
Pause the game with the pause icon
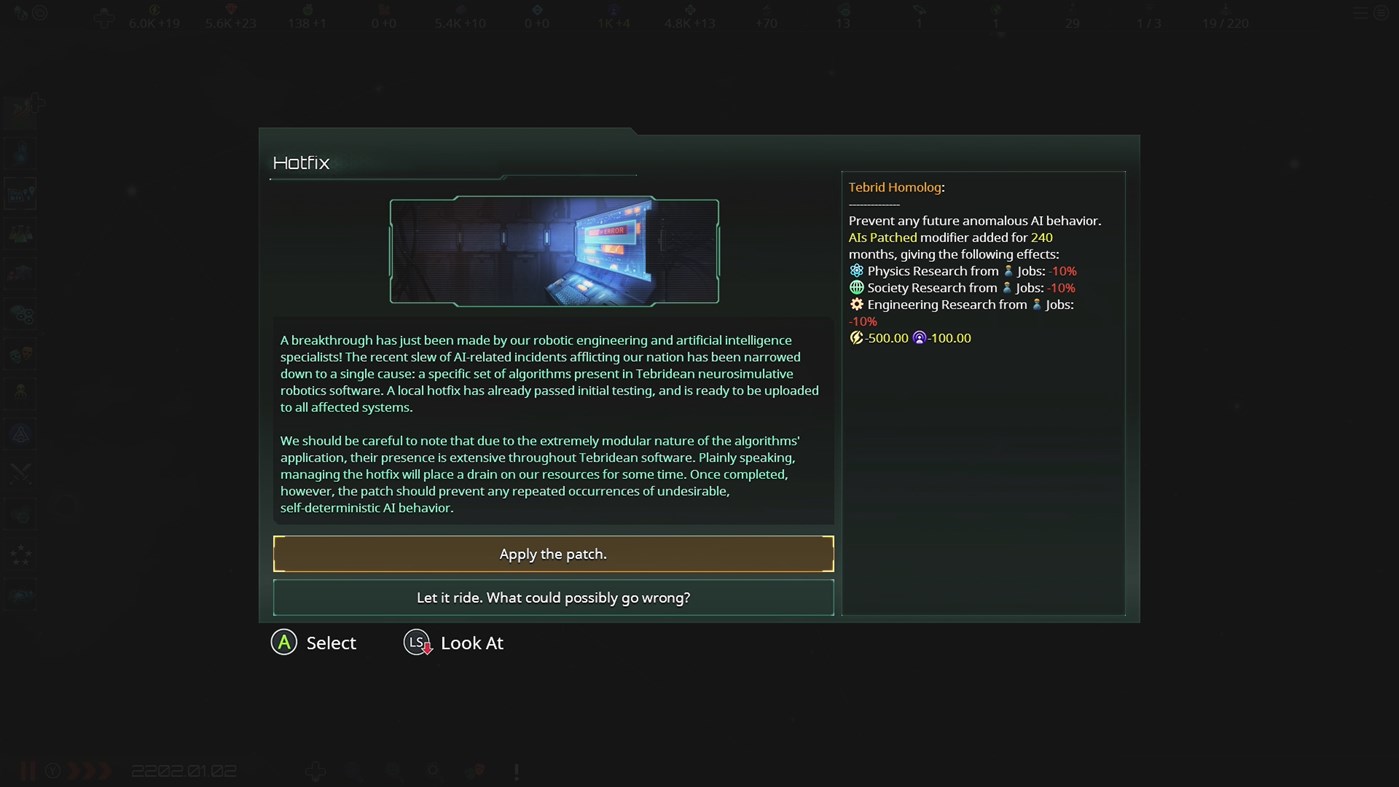pos(27,770)
